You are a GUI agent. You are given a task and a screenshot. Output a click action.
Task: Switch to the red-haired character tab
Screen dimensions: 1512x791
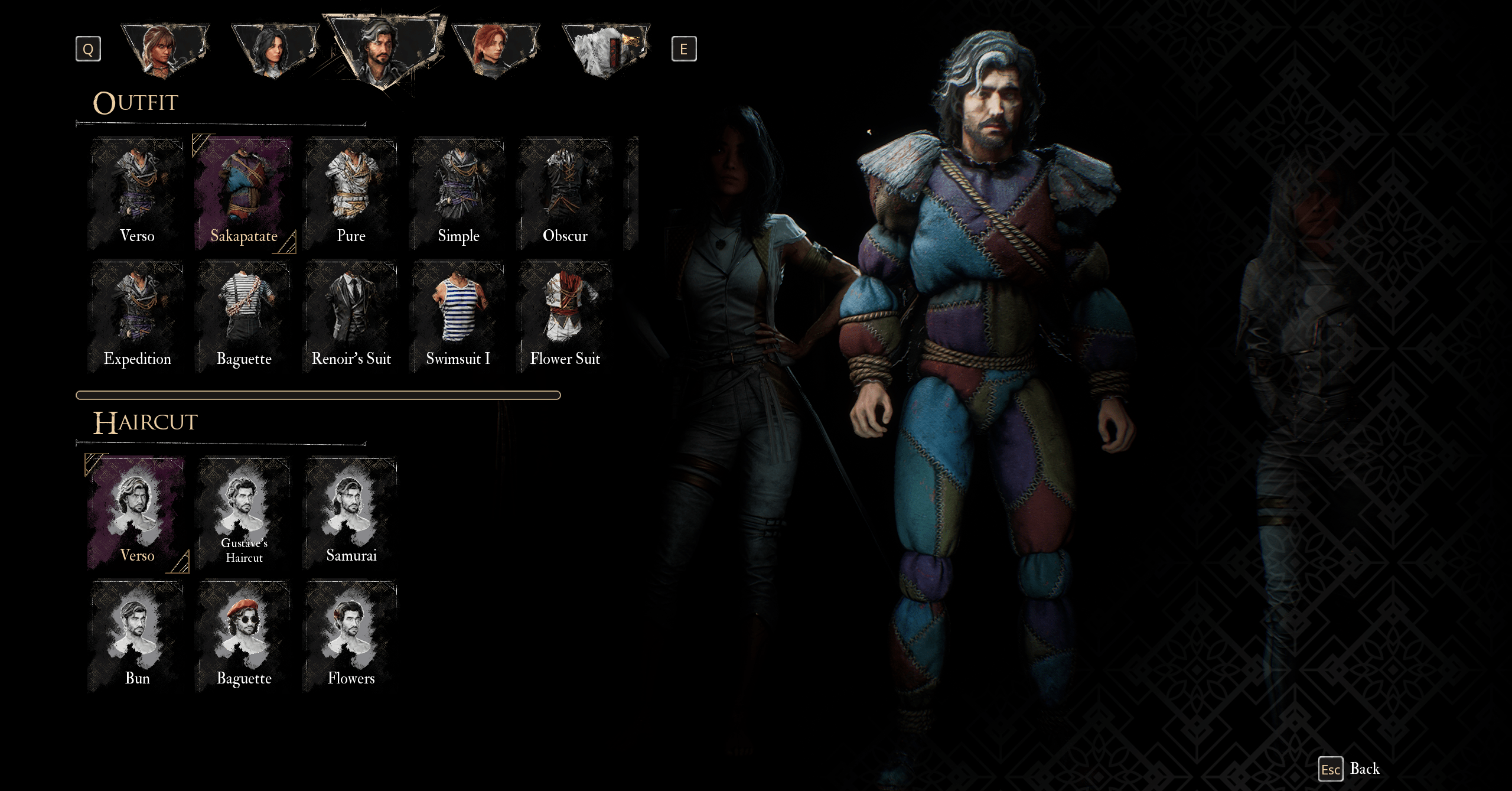pos(495,50)
